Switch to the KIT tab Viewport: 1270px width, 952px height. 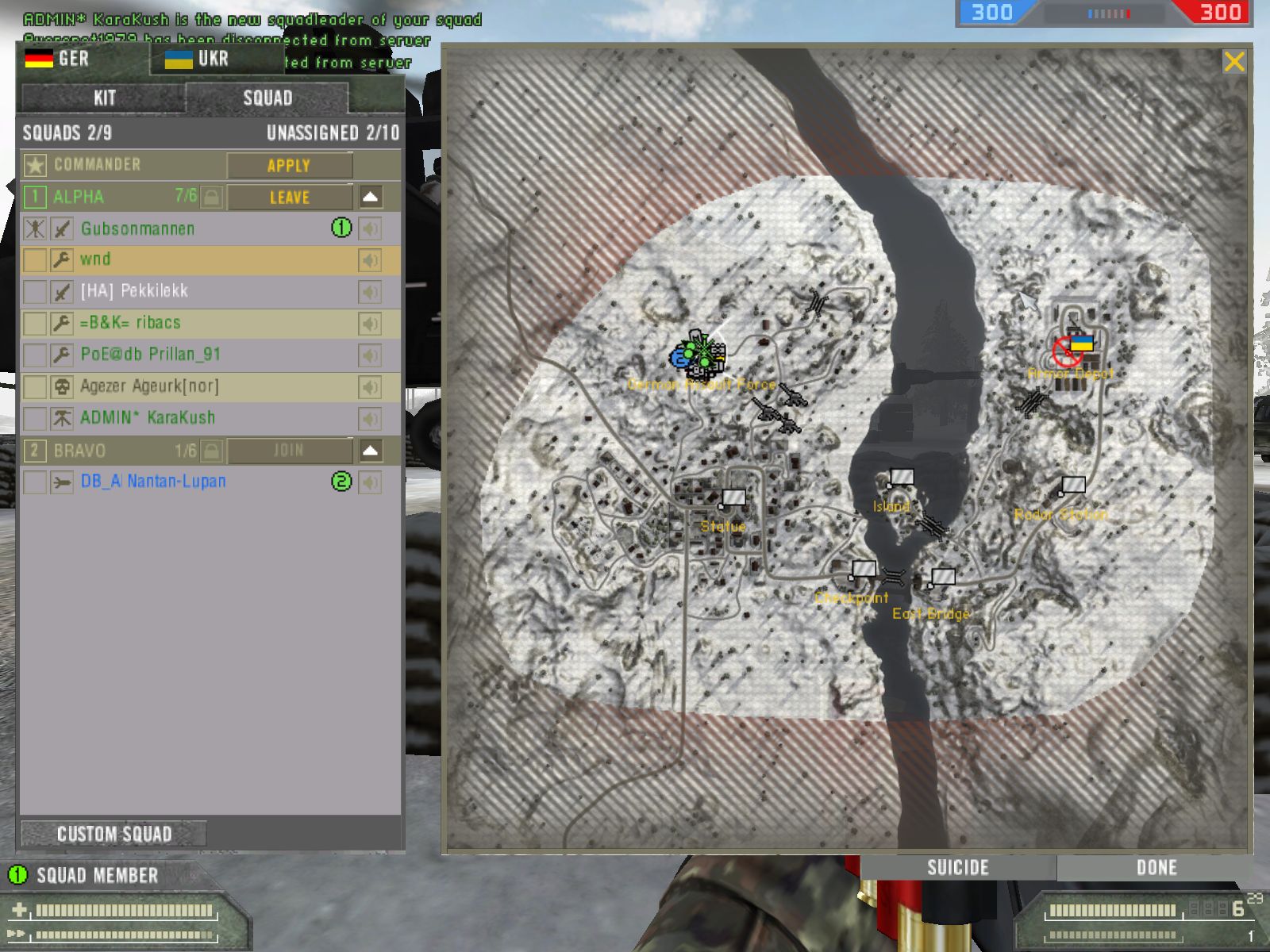[104, 98]
